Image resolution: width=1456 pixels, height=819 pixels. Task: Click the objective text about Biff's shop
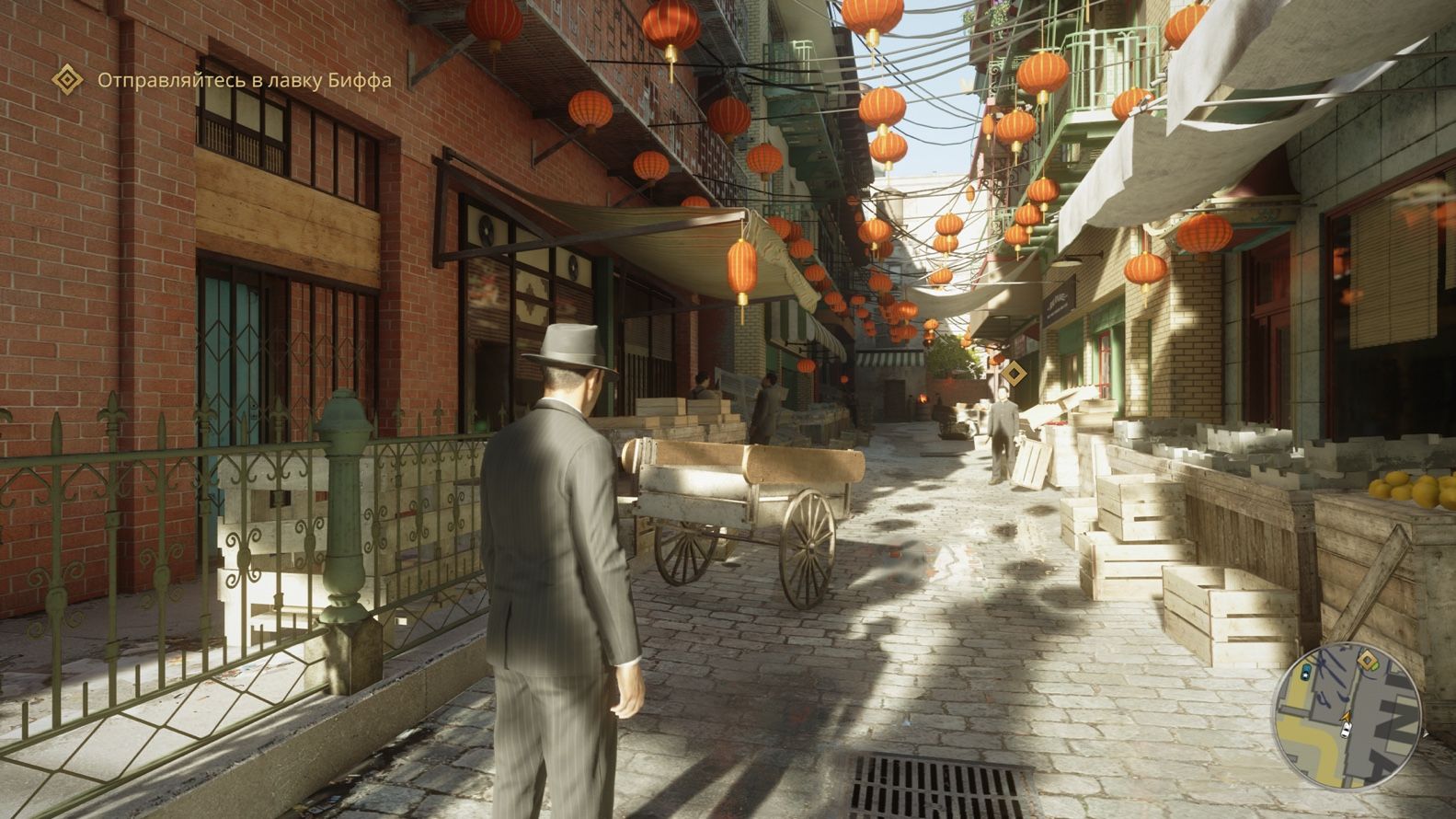pos(245,80)
